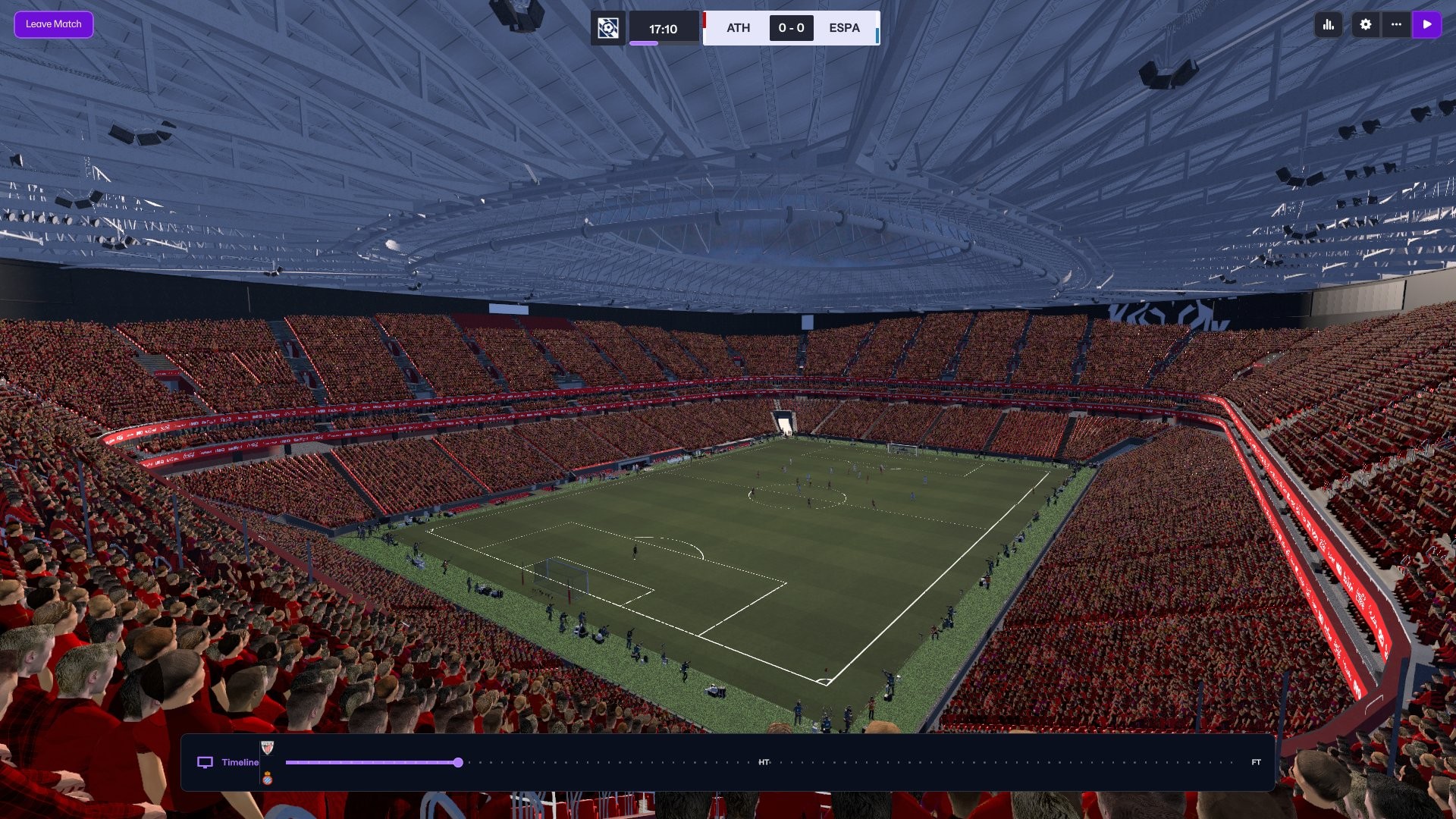The image size is (1456, 819).
Task: Jump to the HT marker on the timeline
Action: 764,762
